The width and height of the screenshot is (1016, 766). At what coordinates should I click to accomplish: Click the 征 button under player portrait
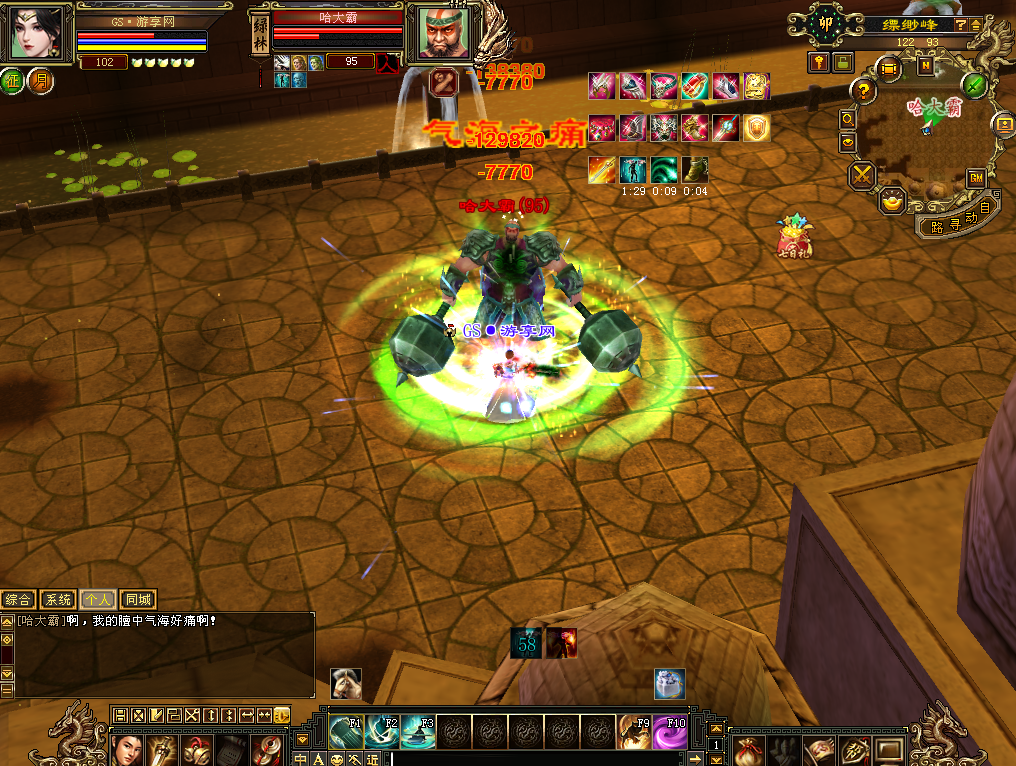12,80
